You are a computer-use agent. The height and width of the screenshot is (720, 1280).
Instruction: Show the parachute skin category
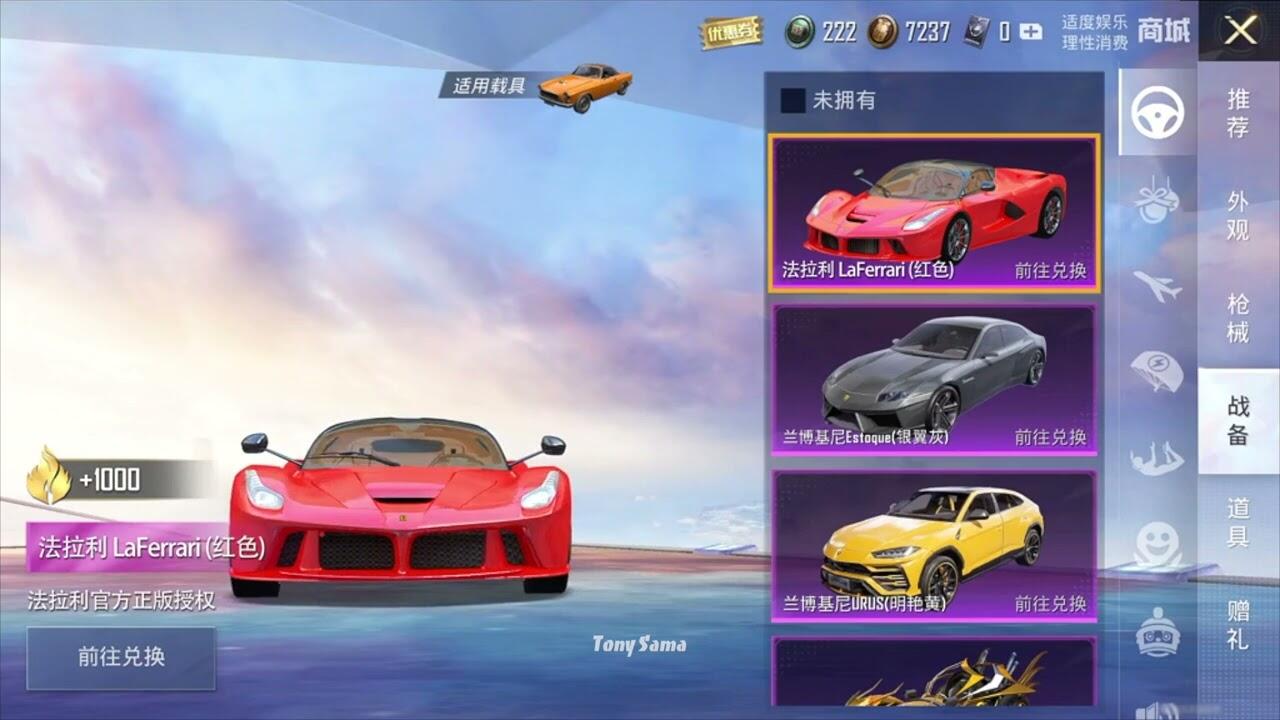pos(1157,372)
